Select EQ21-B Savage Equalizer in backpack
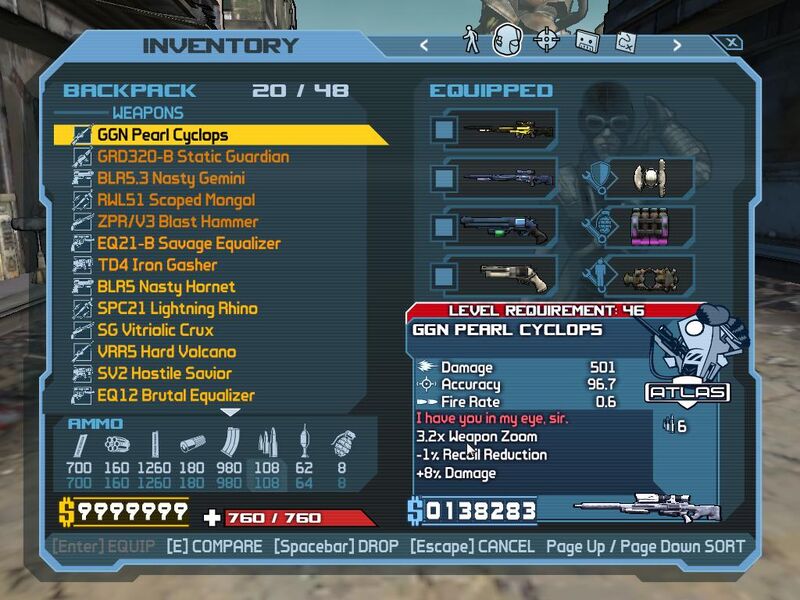The image size is (800, 600). [x=188, y=243]
